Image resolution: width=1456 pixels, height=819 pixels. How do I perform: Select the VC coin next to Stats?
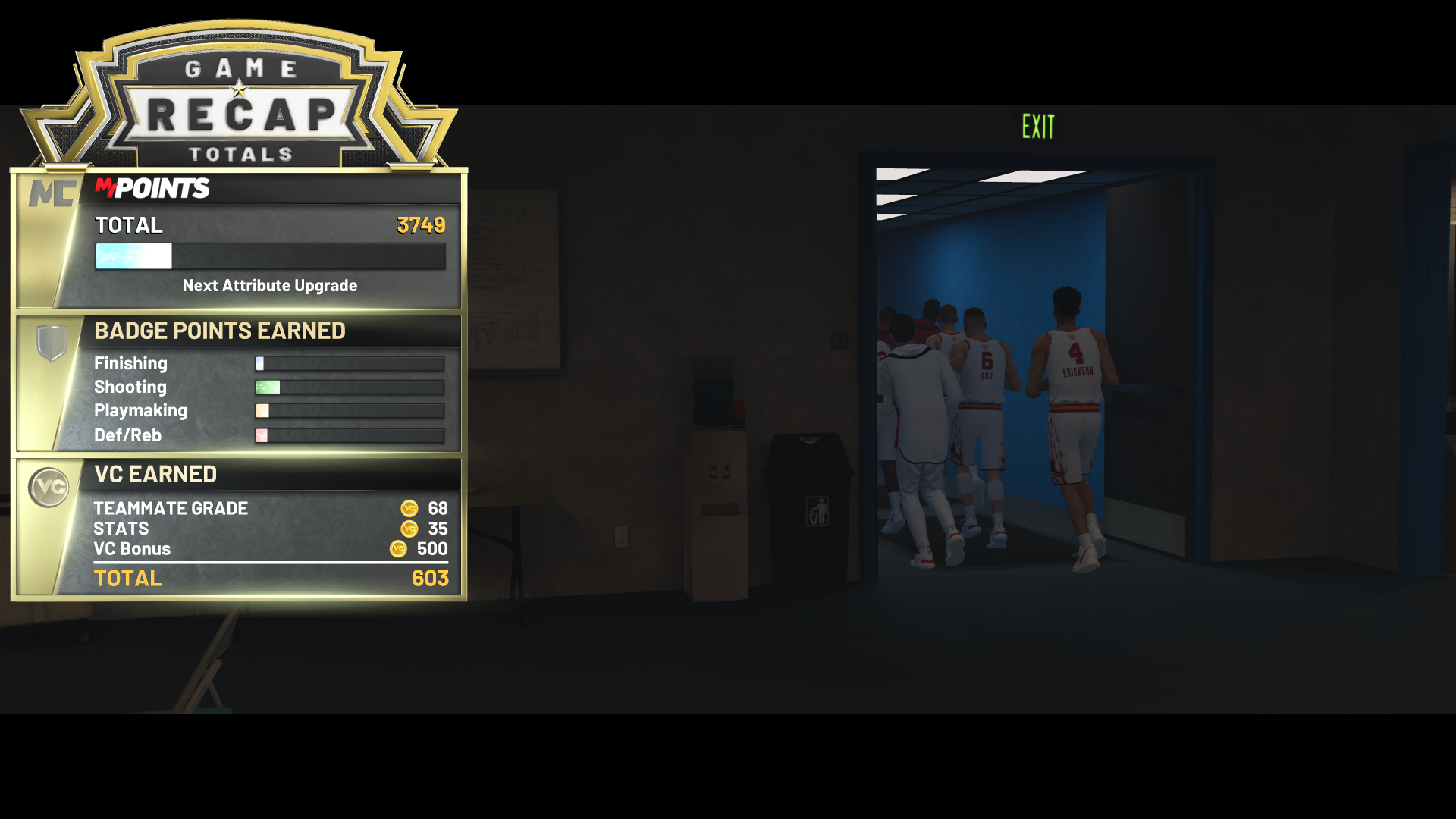click(x=409, y=529)
